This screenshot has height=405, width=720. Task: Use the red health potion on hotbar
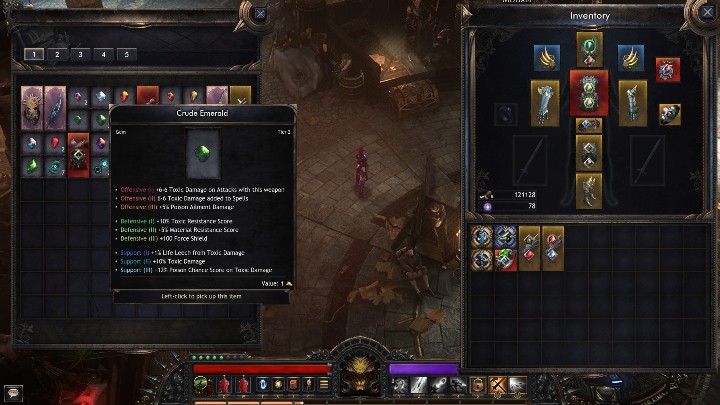[x=225, y=384]
